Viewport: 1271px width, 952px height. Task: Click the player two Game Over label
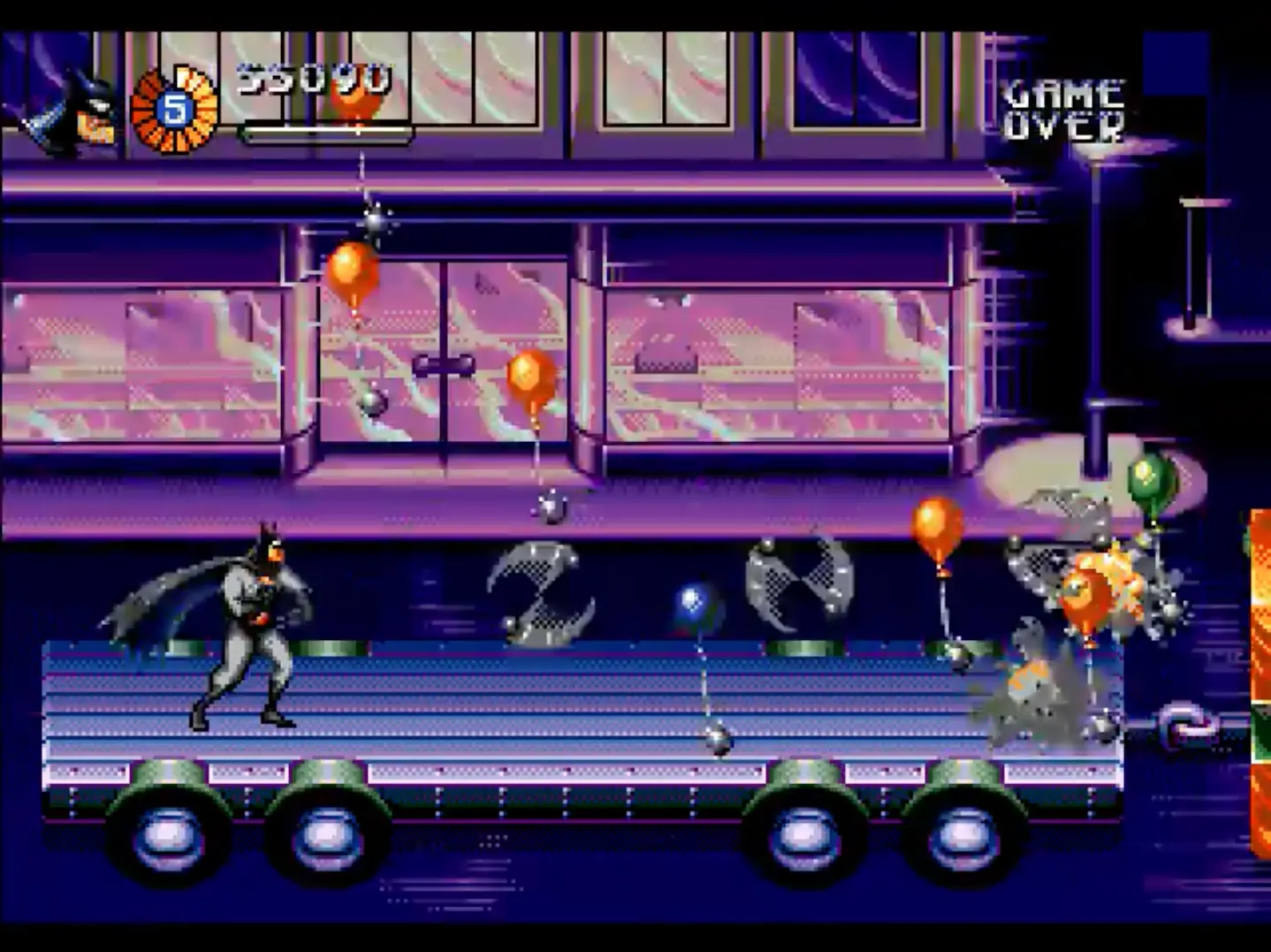(1063, 110)
